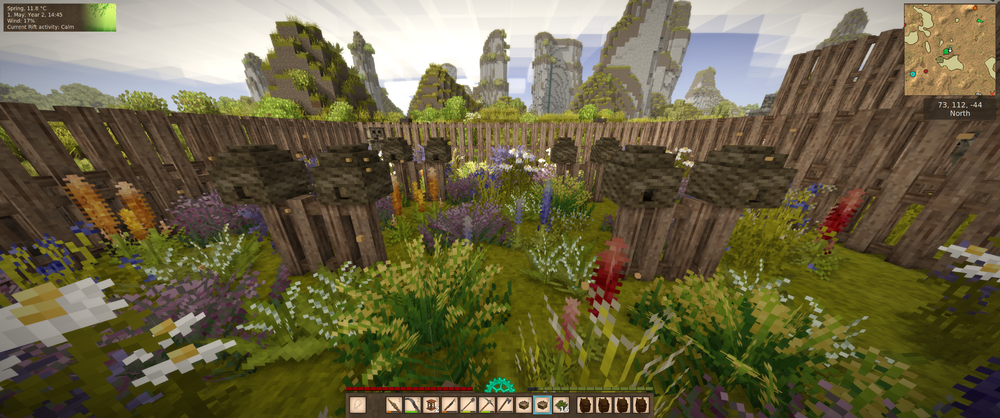Open the minimap in the corner
The image size is (1000, 418).
pos(949,49)
